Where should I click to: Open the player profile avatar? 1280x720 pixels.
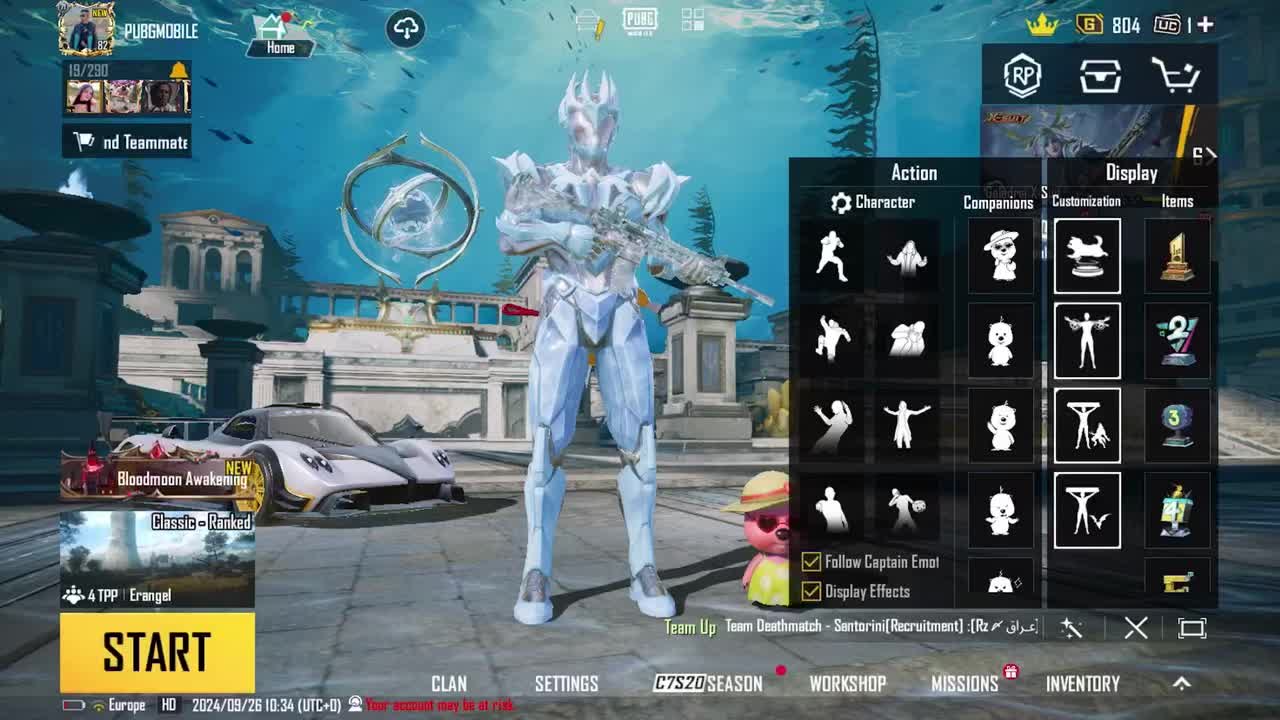pos(86,28)
